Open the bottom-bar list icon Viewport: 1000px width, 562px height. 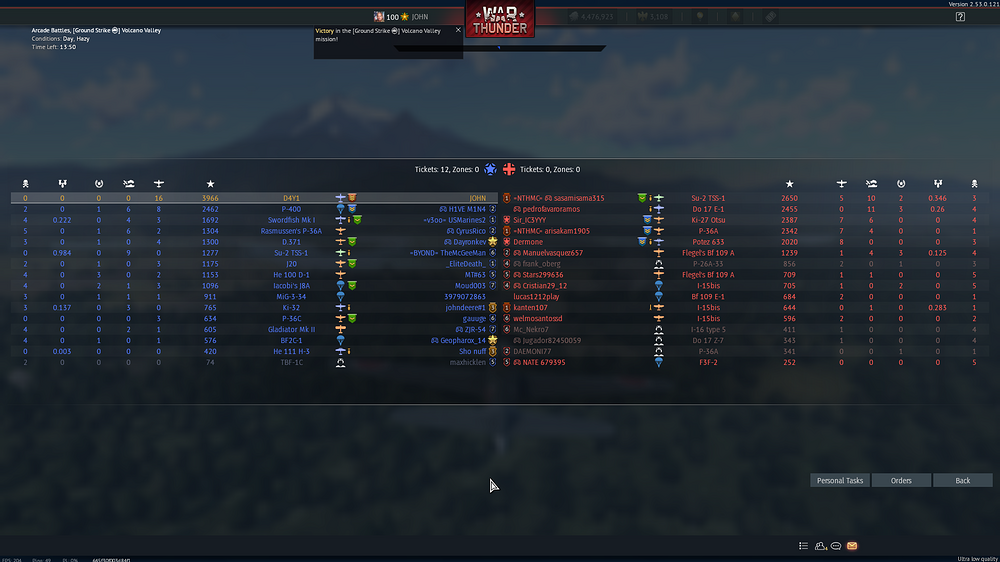(803, 546)
